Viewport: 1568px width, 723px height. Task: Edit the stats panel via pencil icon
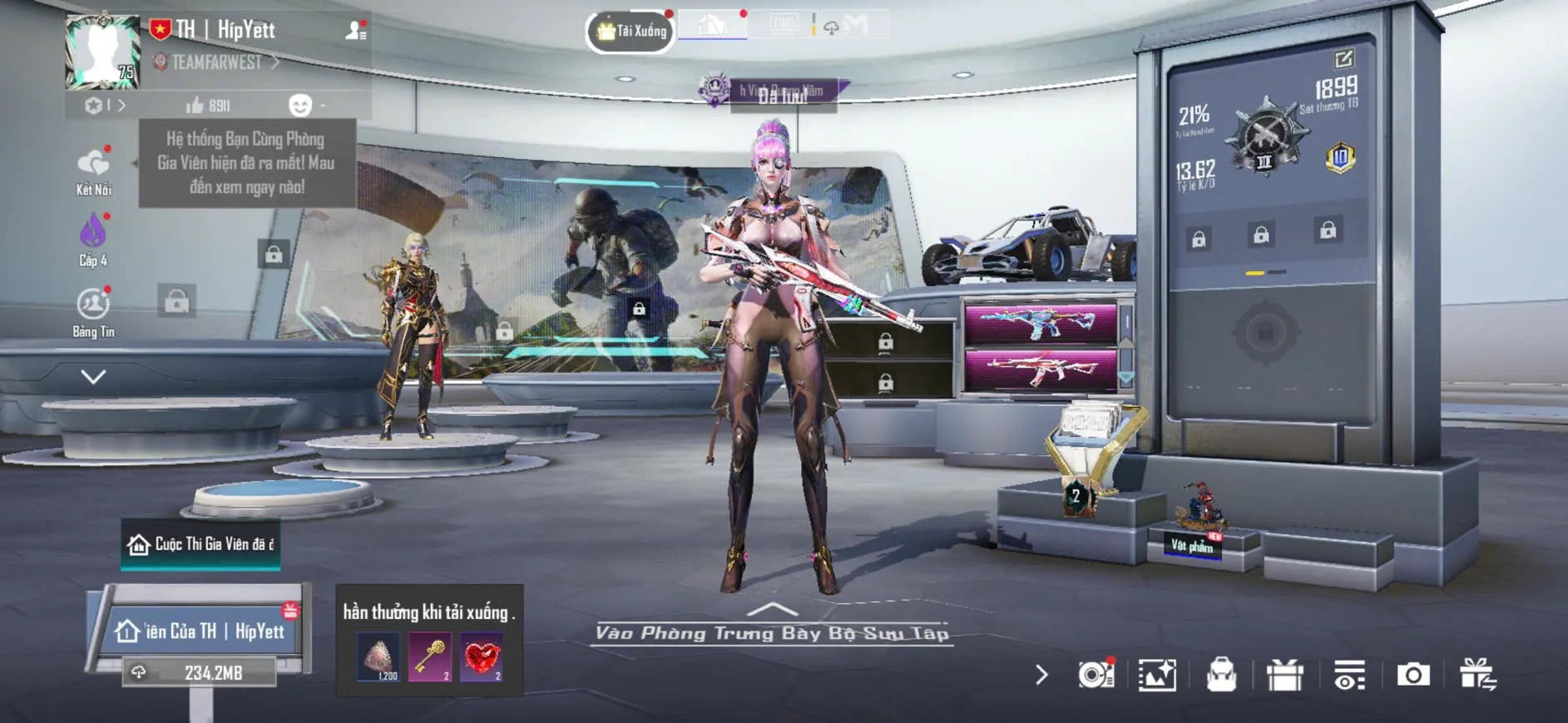[1343, 59]
